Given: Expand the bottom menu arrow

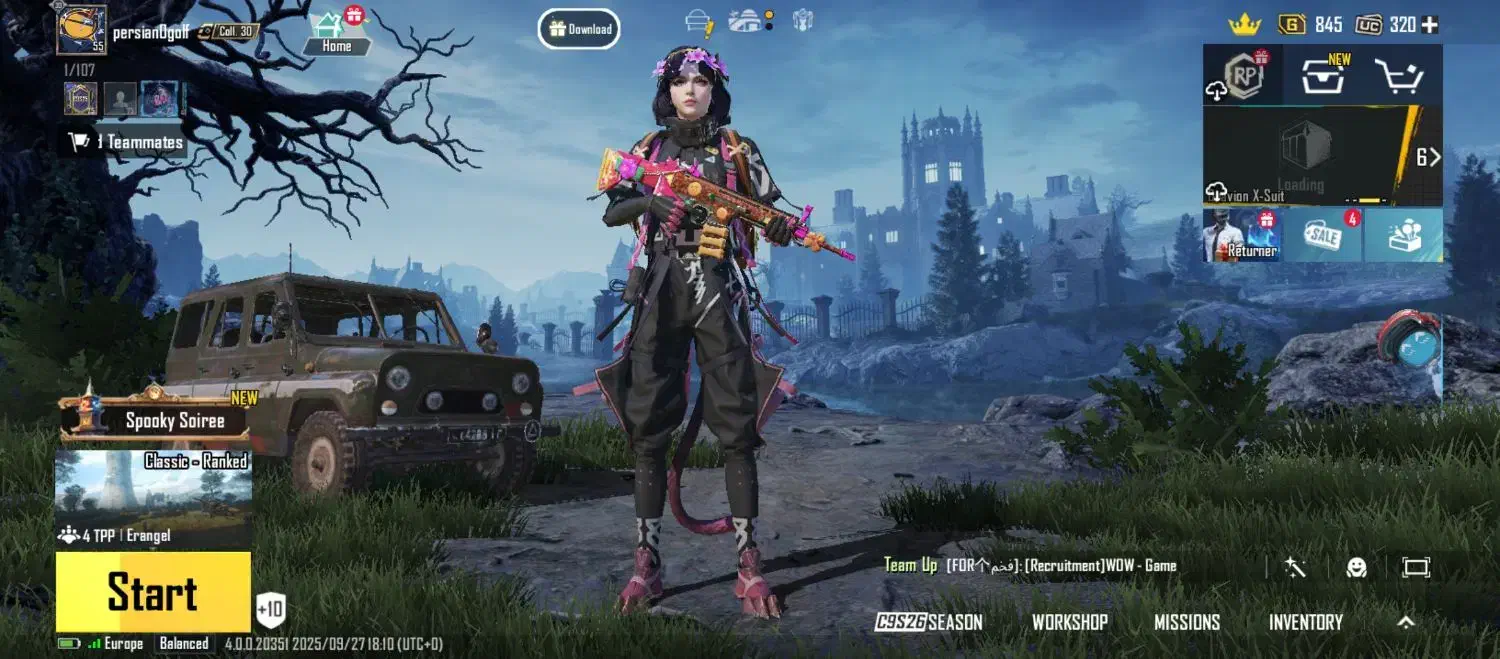Looking at the screenshot, I should pos(1406,622).
